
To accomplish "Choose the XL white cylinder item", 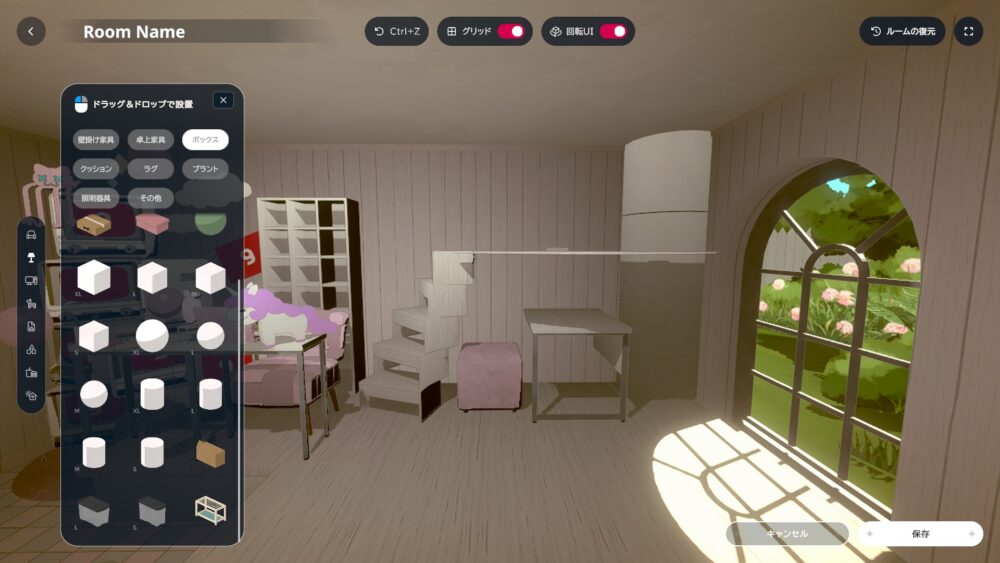I will tap(152, 394).
